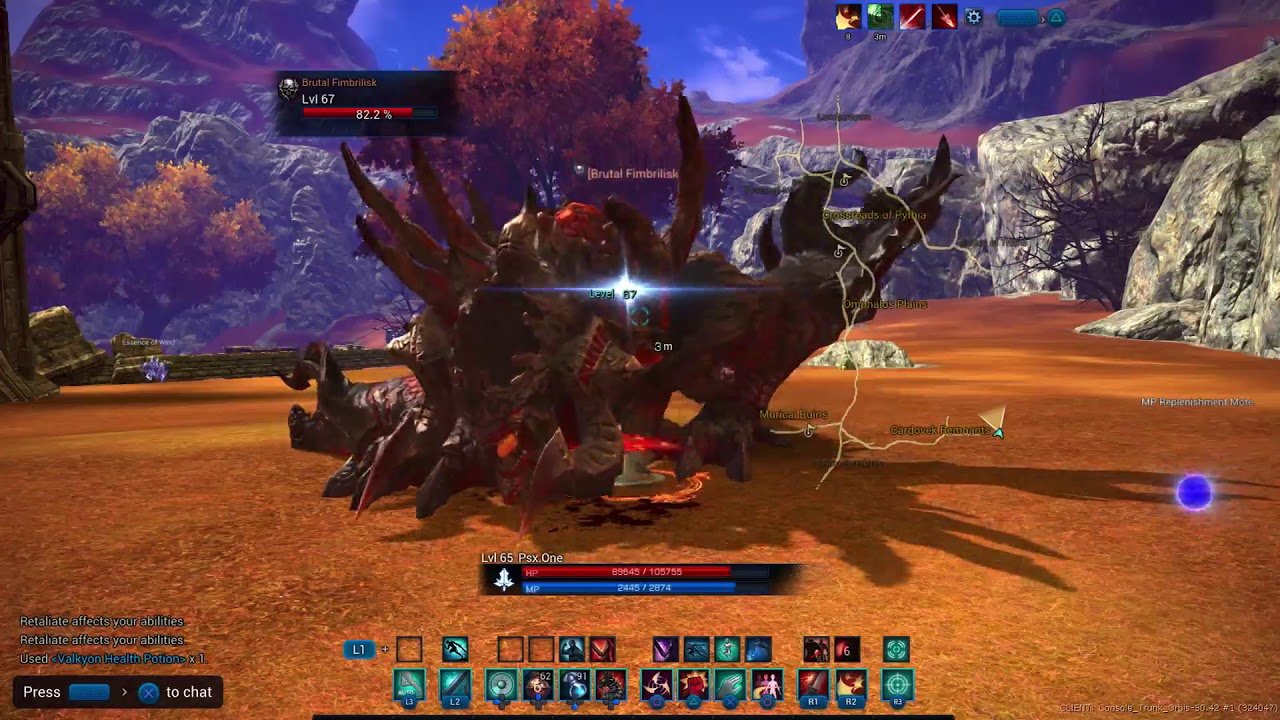This screenshot has height=720, width=1280.
Task: Select the auto-attack blade skill
Action: (409, 685)
